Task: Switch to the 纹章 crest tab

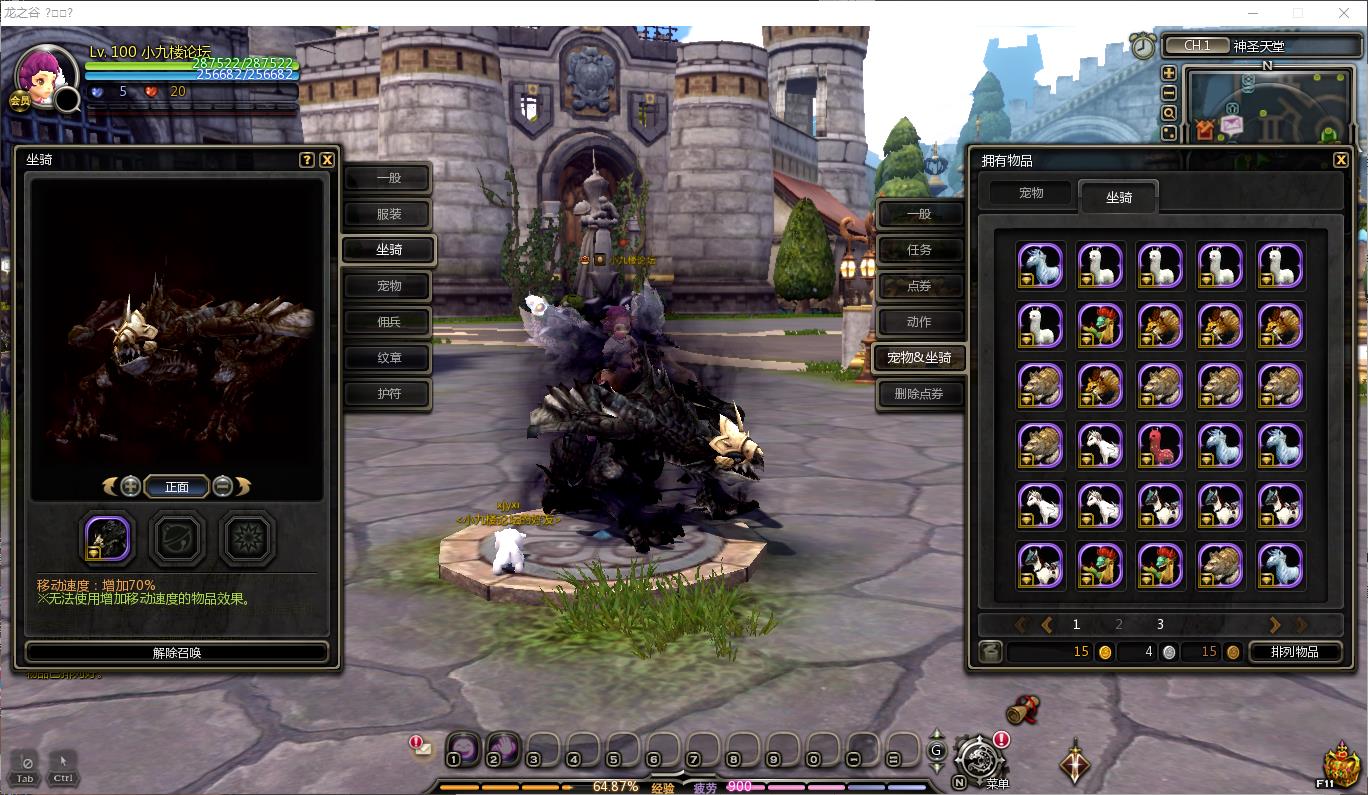Action: click(388, 358)
